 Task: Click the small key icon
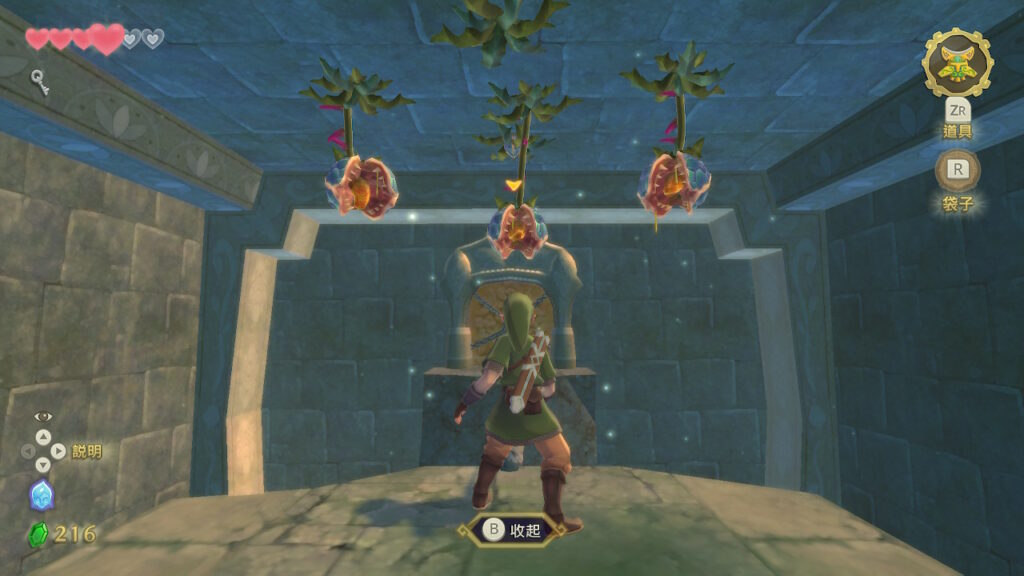coord(41,78)
